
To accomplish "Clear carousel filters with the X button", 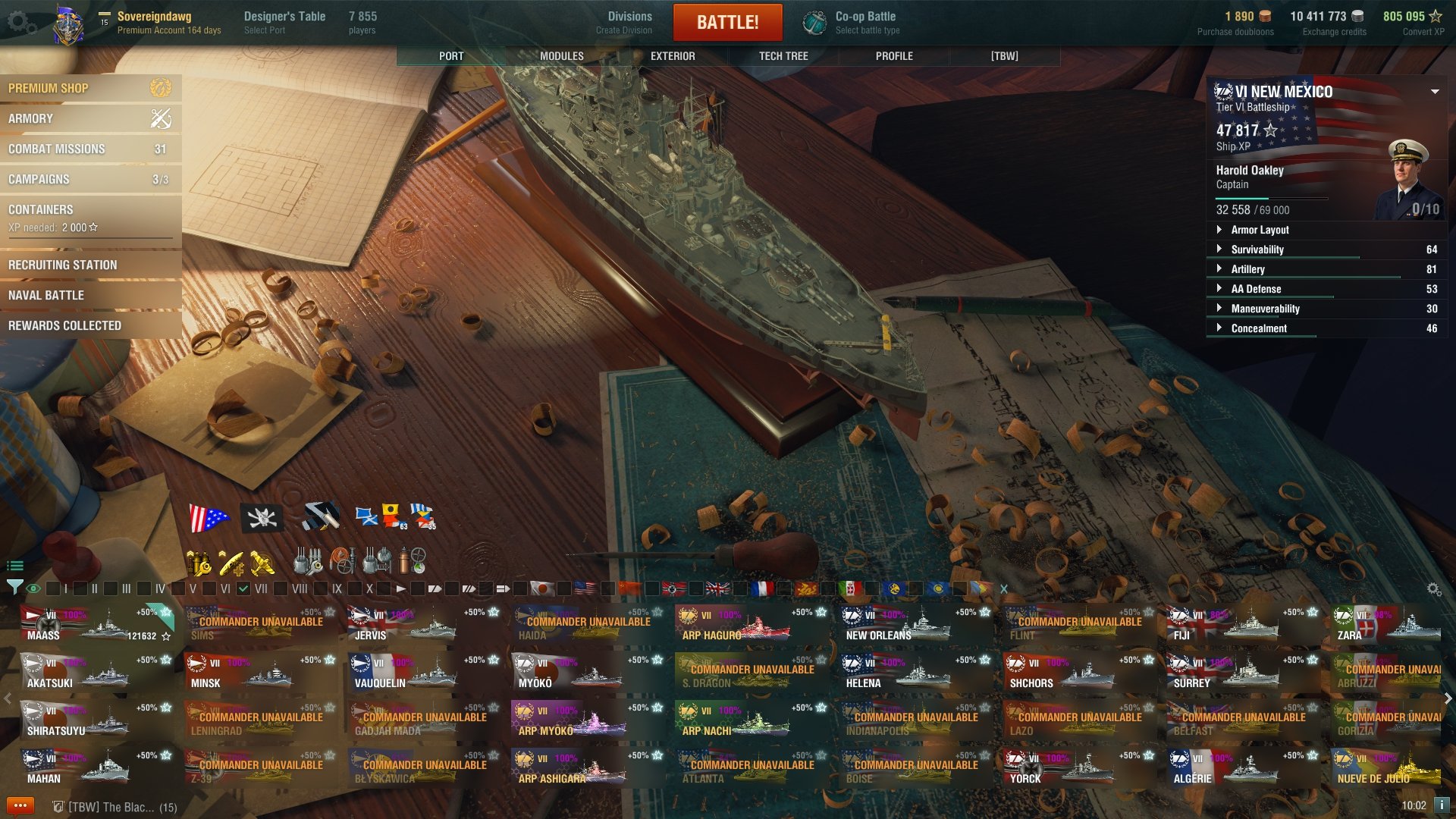I will (1004, 588).
